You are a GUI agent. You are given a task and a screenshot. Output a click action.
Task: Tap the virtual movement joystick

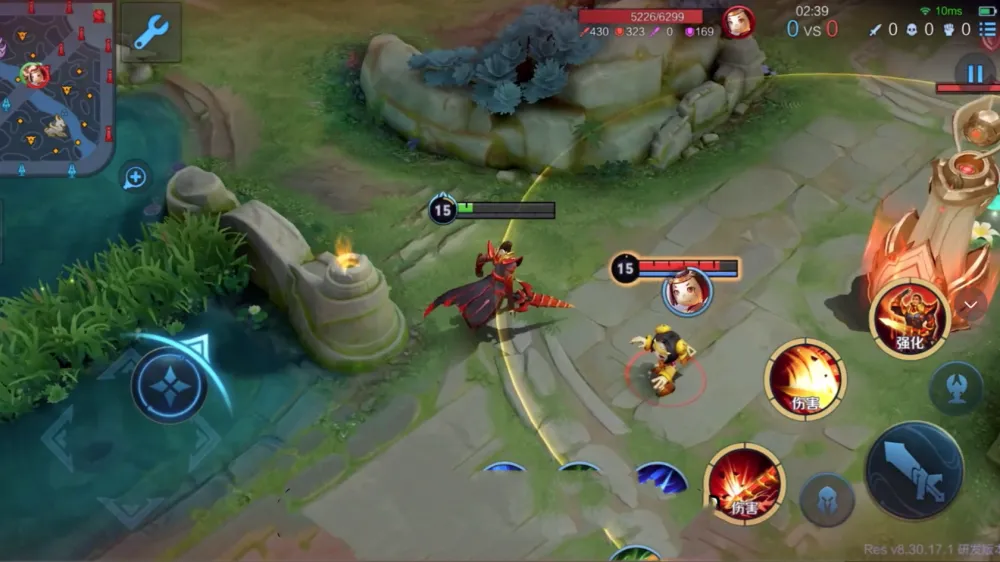pyautogui.click(x=168, y=385)
